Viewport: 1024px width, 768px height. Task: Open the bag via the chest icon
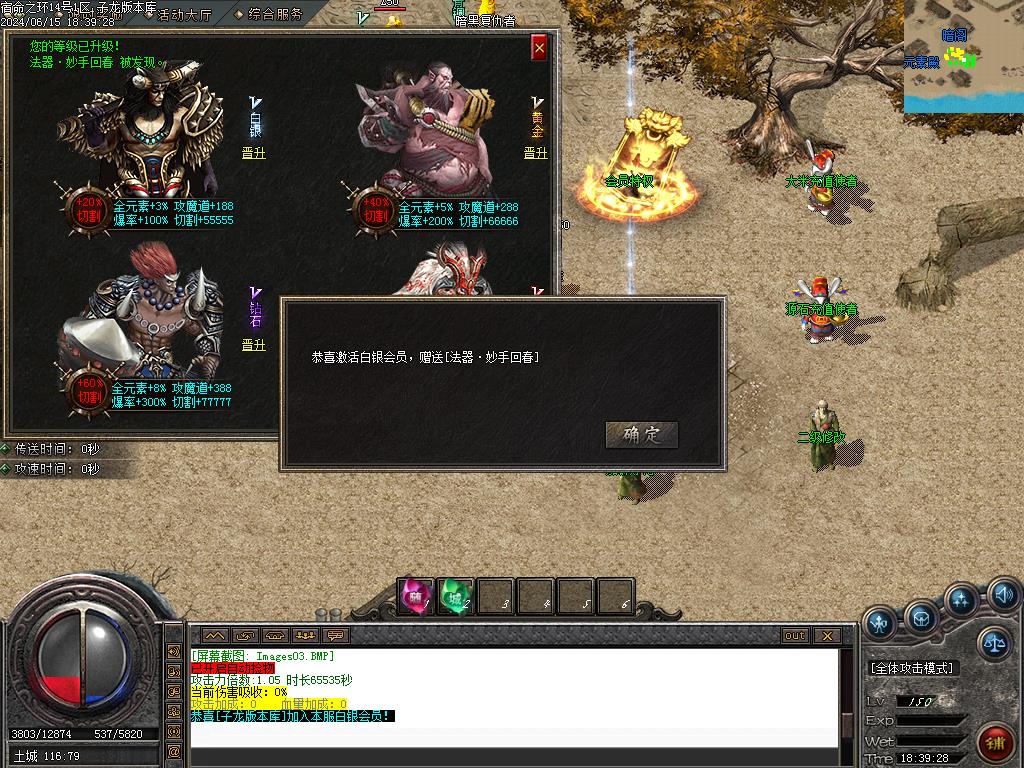coord(921,618)
